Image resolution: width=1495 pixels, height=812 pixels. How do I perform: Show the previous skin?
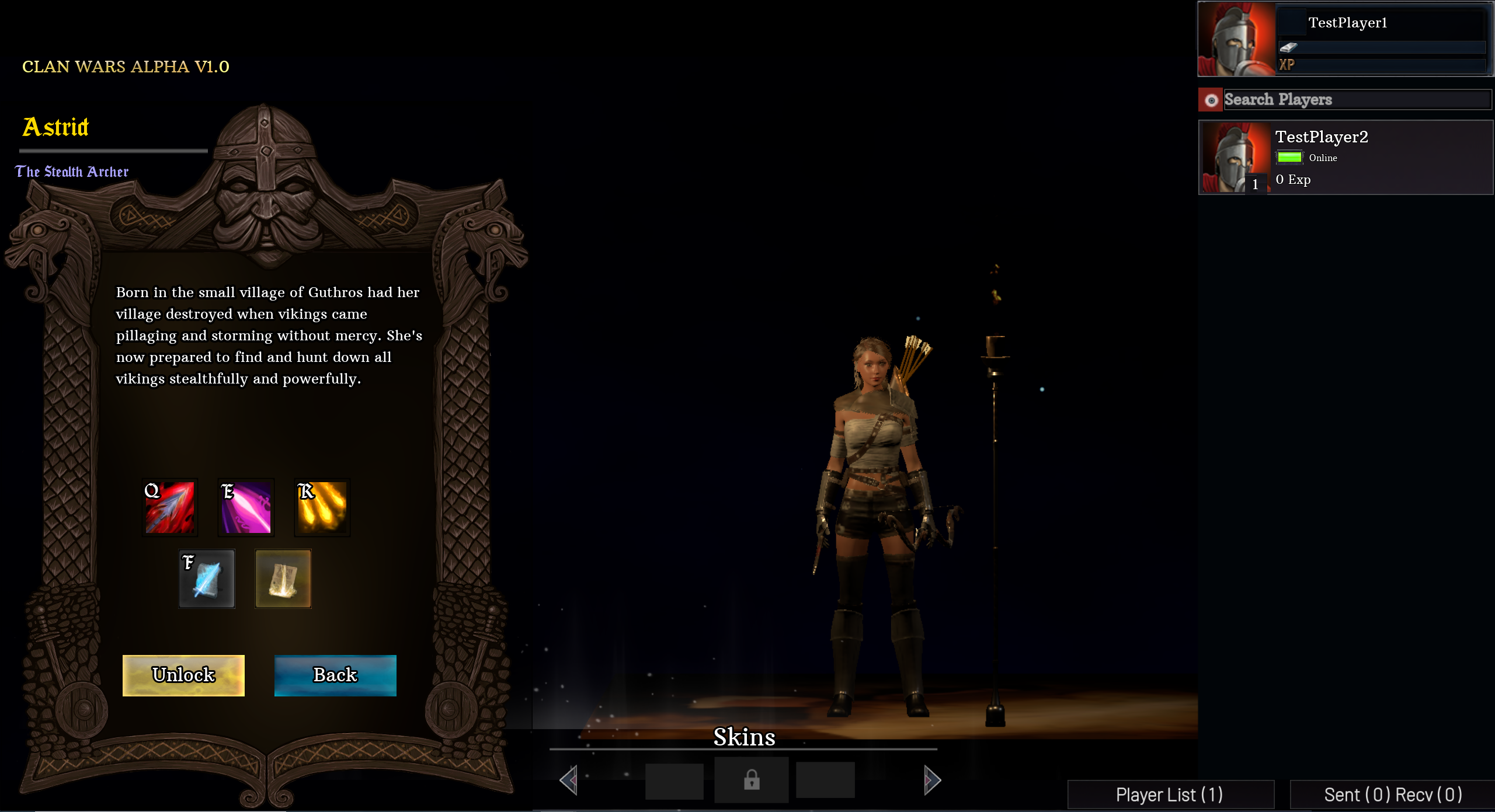click(569, 780)
